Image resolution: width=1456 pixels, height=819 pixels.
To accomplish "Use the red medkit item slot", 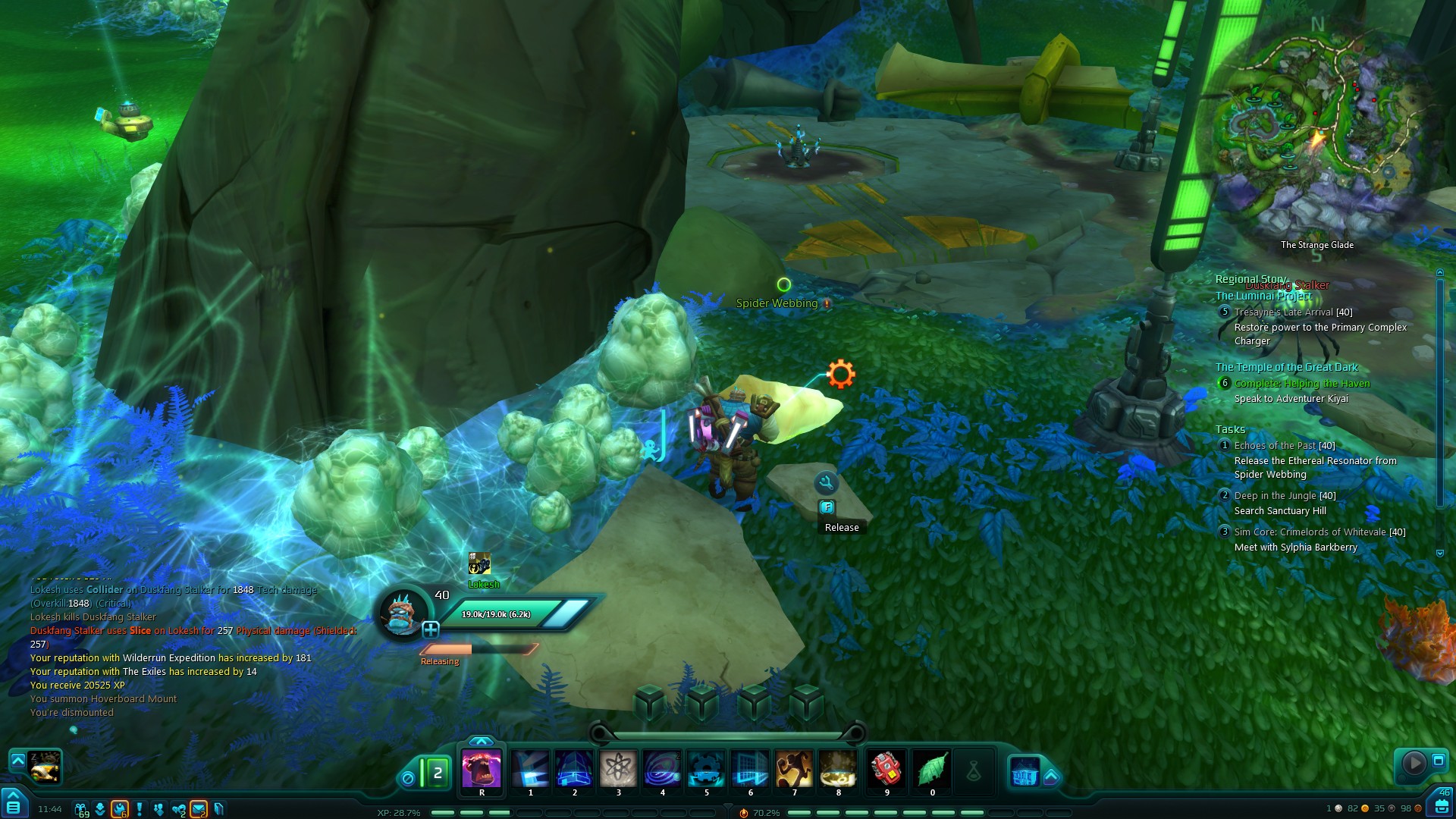I will click(x=886, y=769).
